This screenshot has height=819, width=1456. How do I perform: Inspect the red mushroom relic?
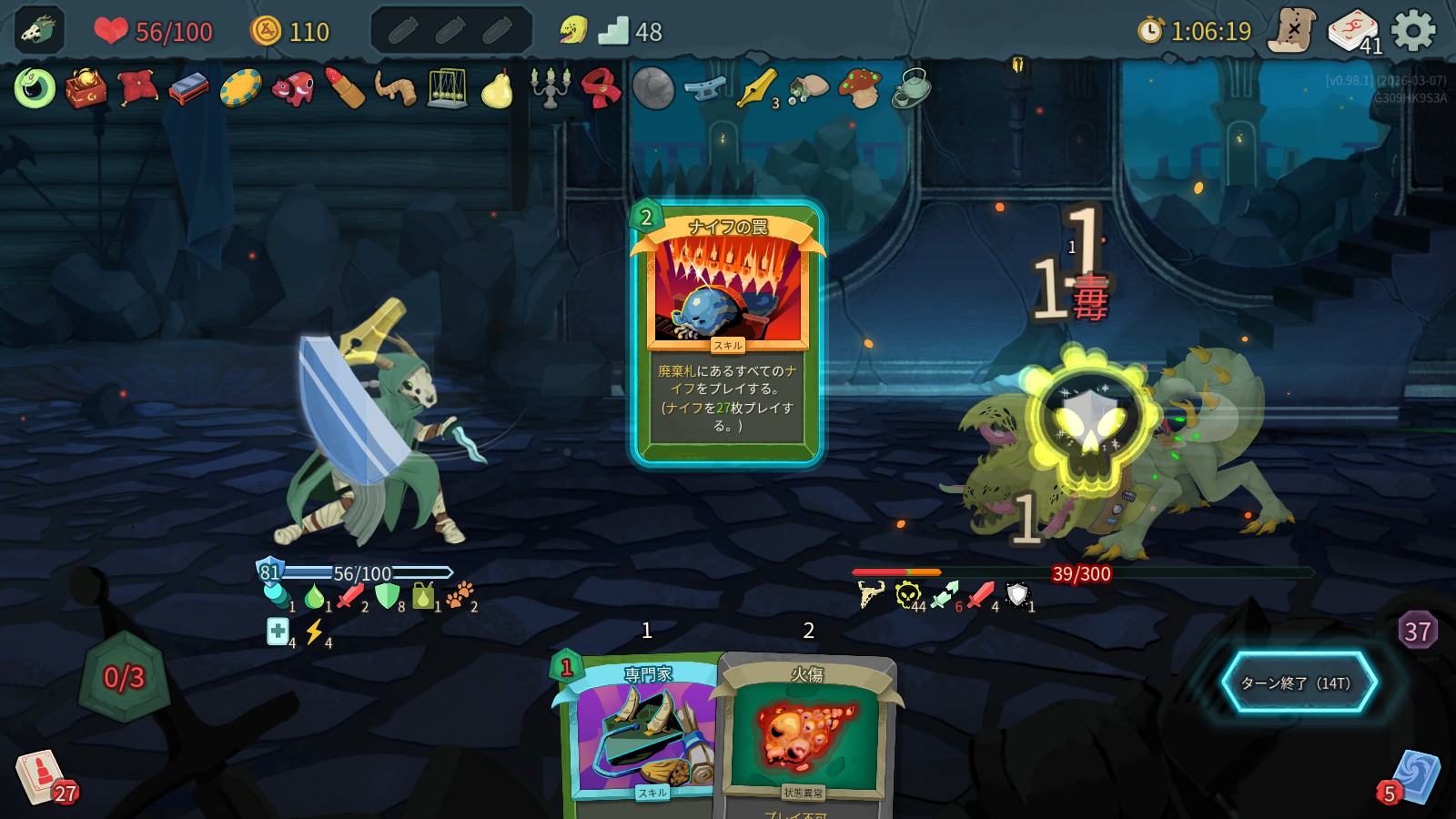point(860,88)
